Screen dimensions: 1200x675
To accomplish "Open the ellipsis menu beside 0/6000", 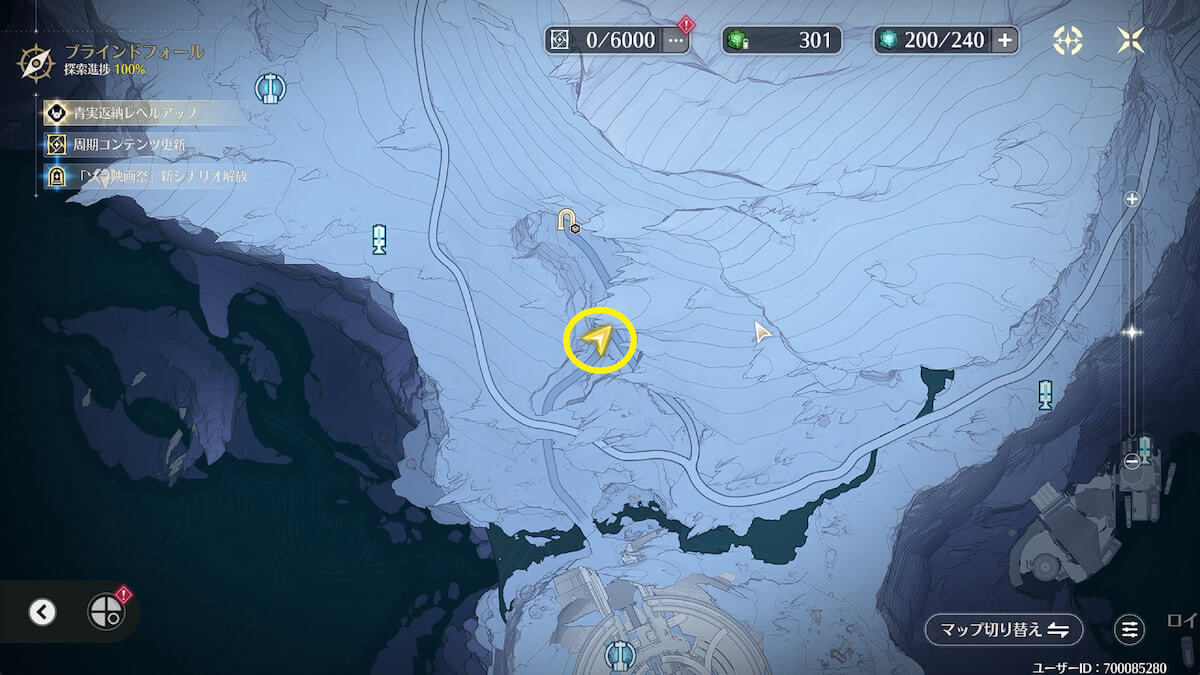I will 677,40.
